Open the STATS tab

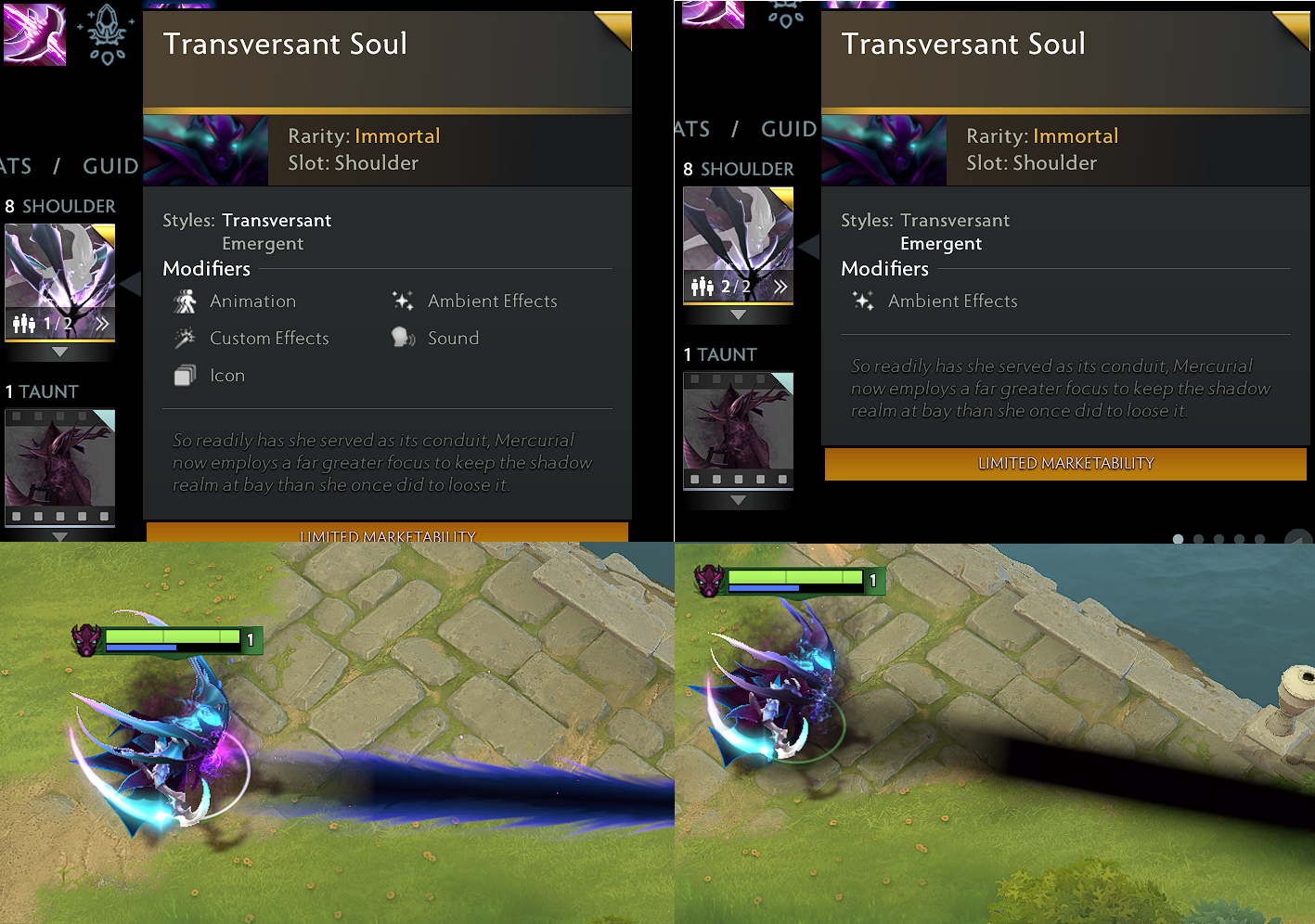pyautogui.click(x=13, y=165)
